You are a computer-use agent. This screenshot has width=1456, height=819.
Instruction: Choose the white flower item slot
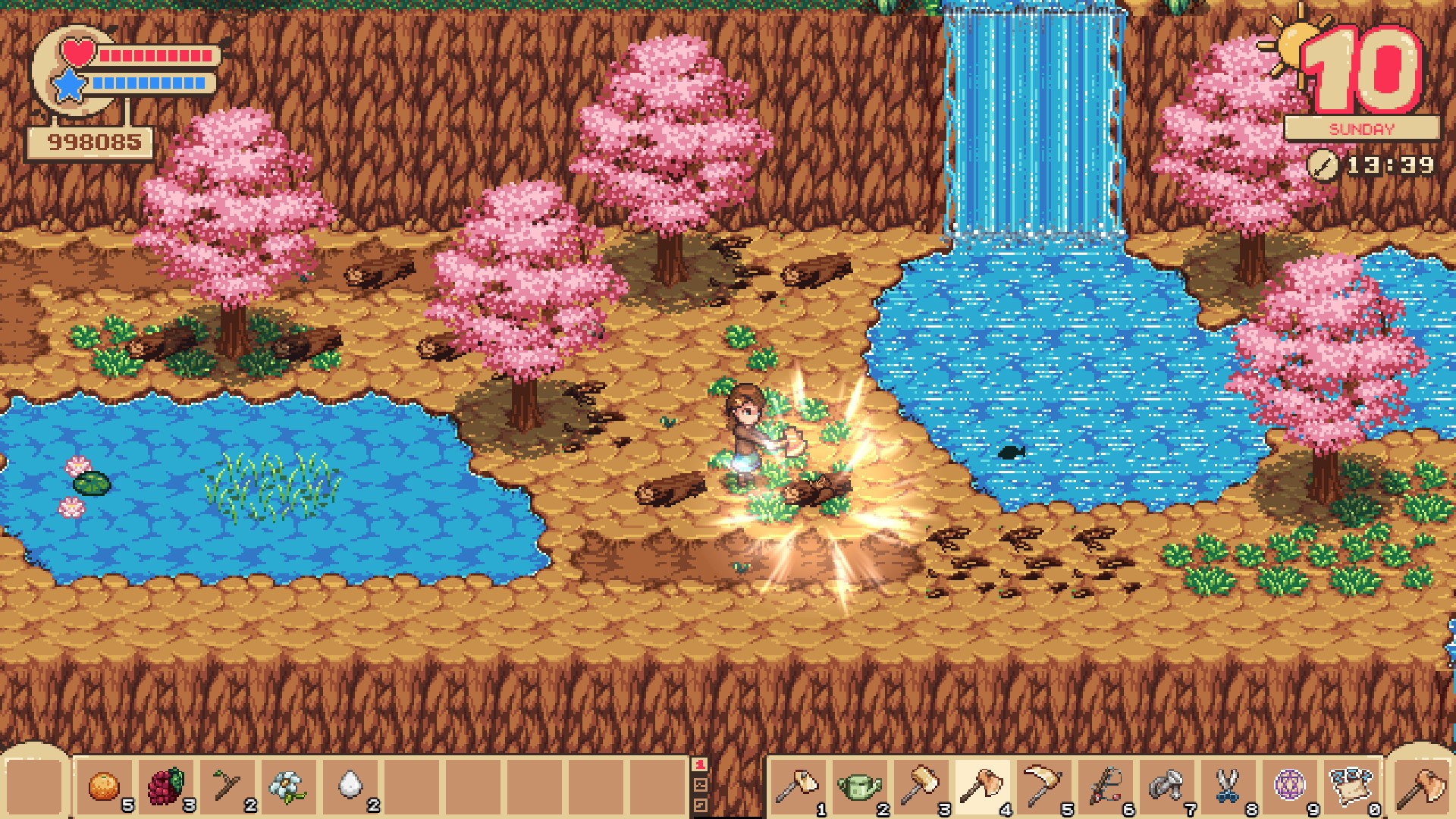(x=289, y=787)
